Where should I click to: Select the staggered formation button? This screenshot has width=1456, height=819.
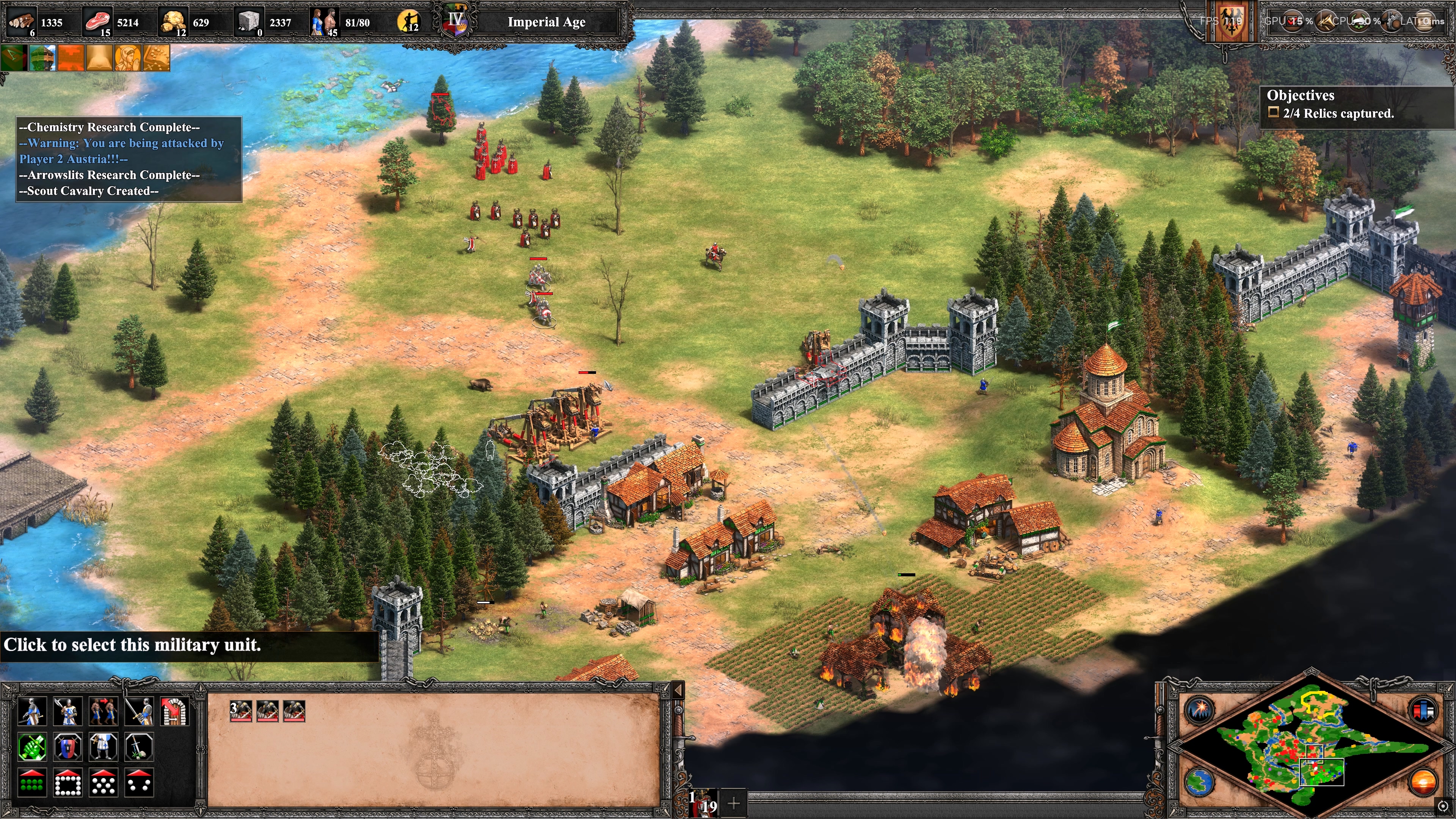pyautogui.click(x=103, y=782)
